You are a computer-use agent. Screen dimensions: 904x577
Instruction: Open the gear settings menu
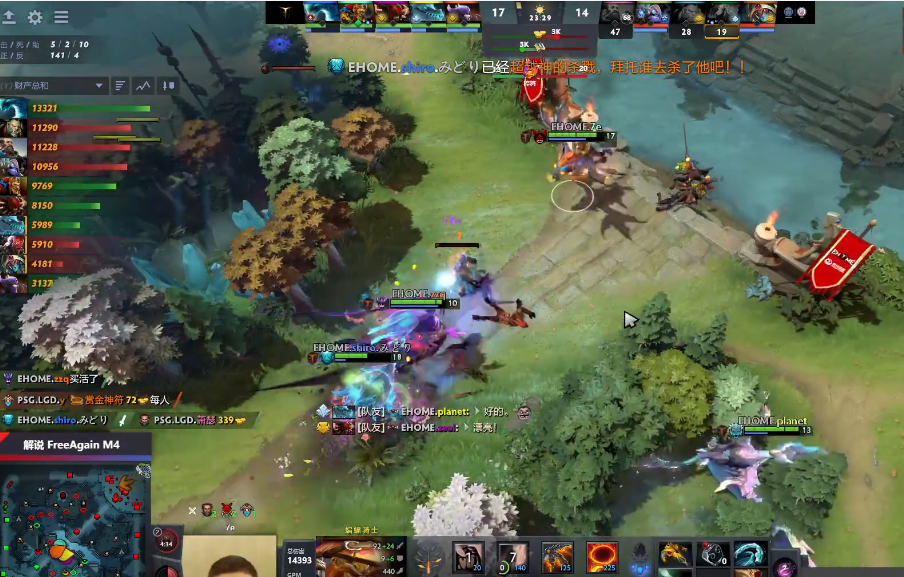click(35, 17)
